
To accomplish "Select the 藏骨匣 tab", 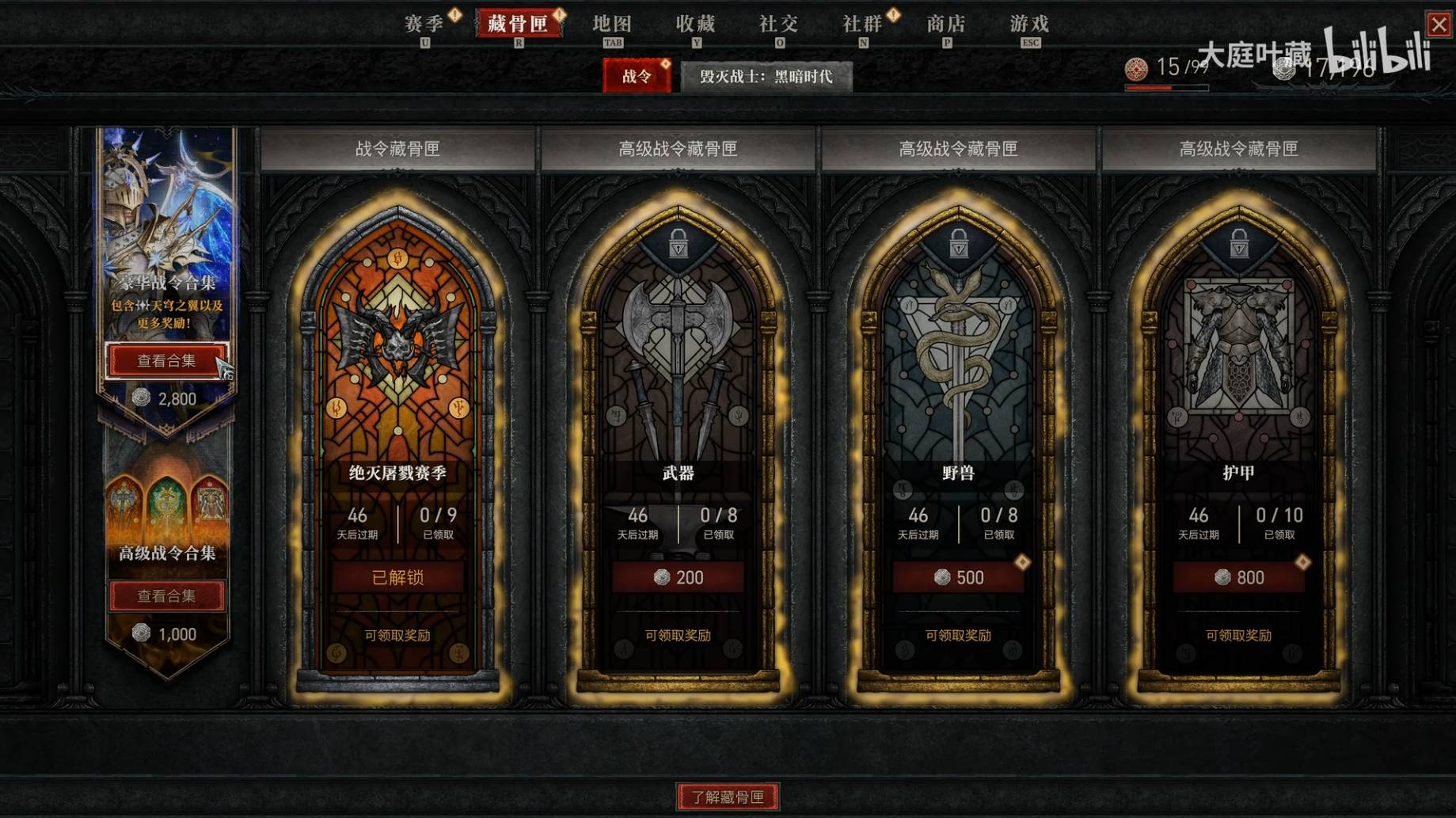I will pos(518,24).
